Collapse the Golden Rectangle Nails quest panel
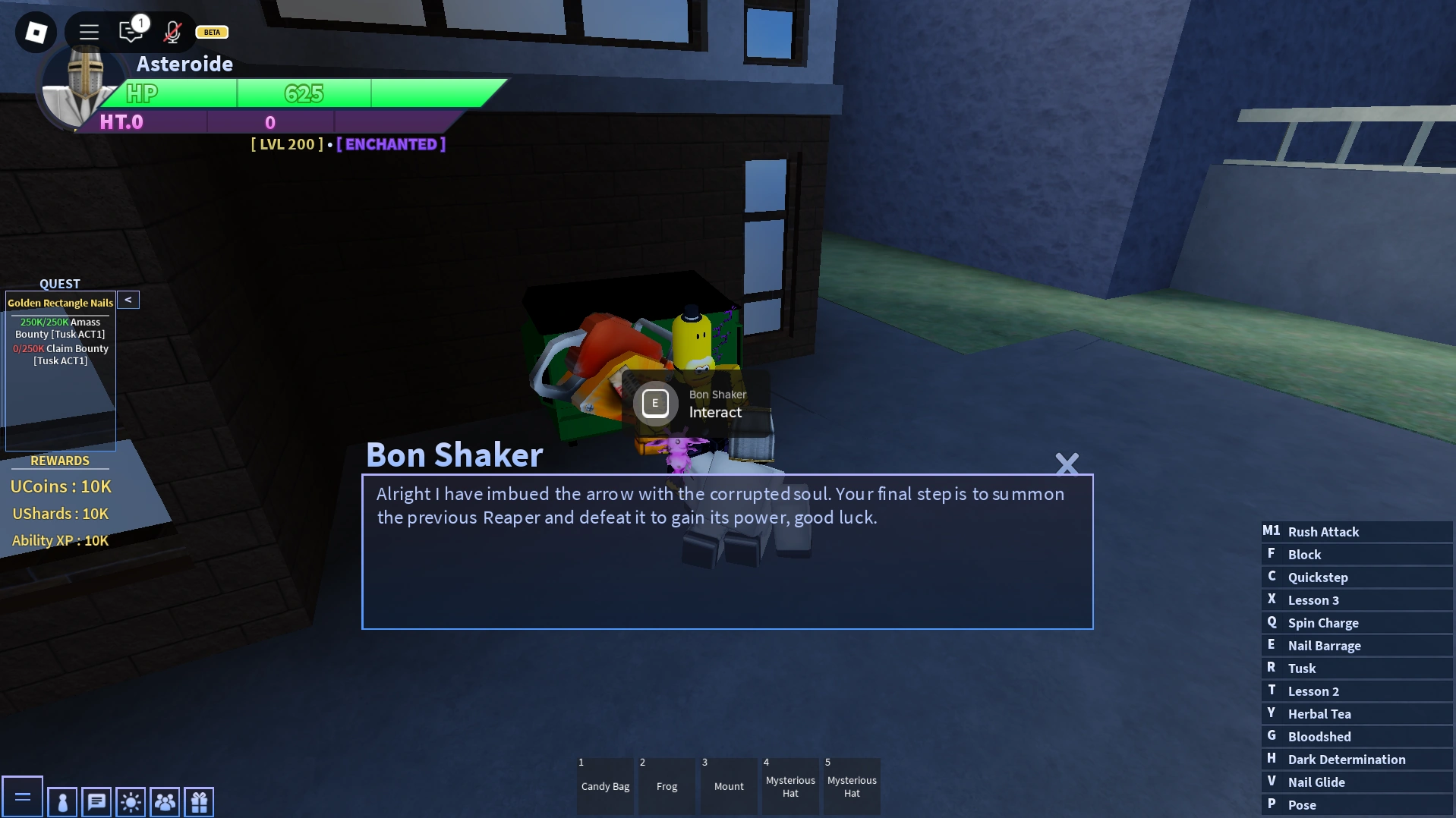The image size is (1456, 818). [x=128, y=299]
